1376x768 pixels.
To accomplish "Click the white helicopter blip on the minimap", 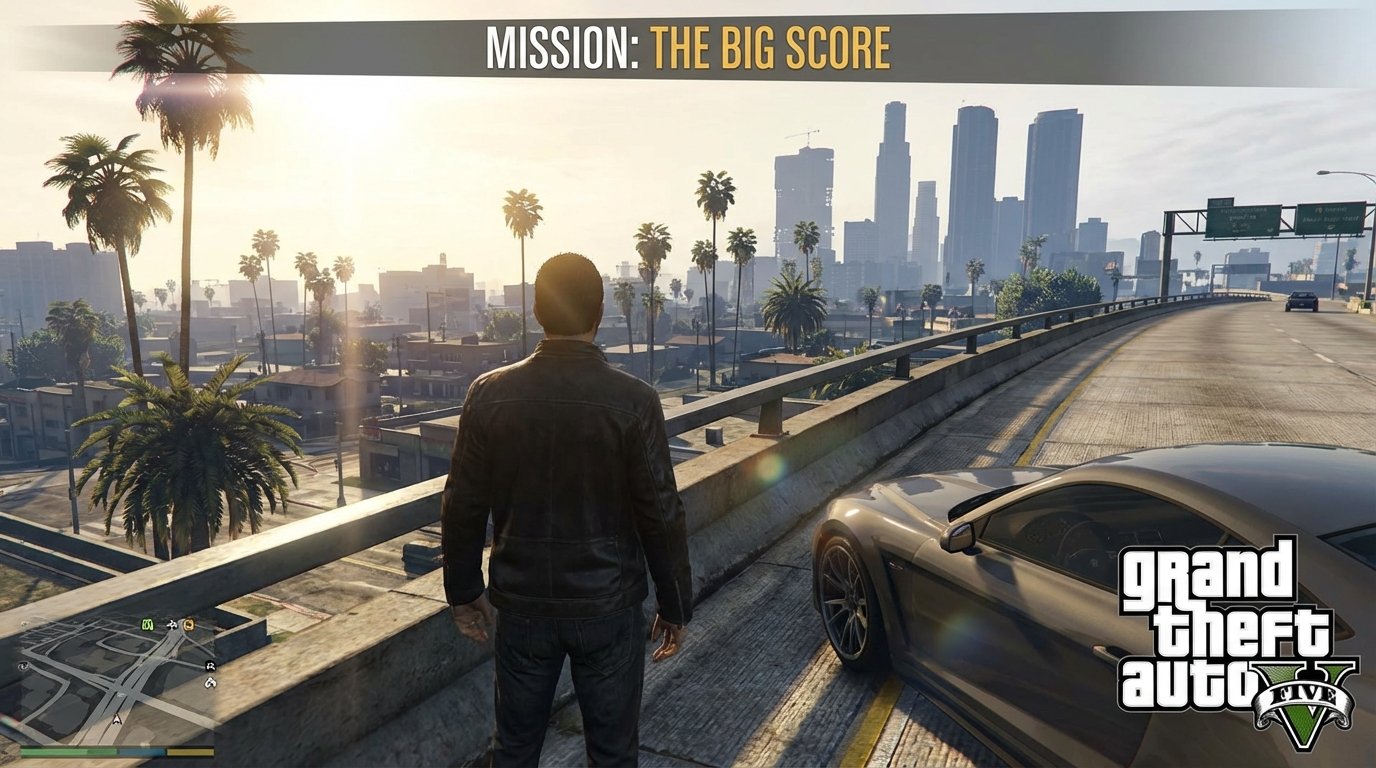I will pyautogui.click(x=210, y=665).
